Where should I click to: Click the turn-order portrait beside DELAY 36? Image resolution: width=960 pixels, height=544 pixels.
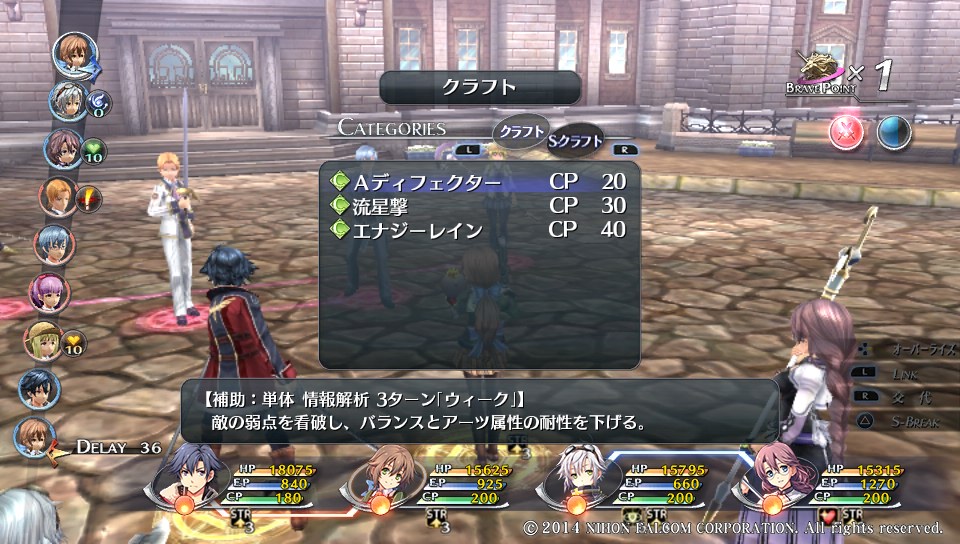(x=37, y=437)
